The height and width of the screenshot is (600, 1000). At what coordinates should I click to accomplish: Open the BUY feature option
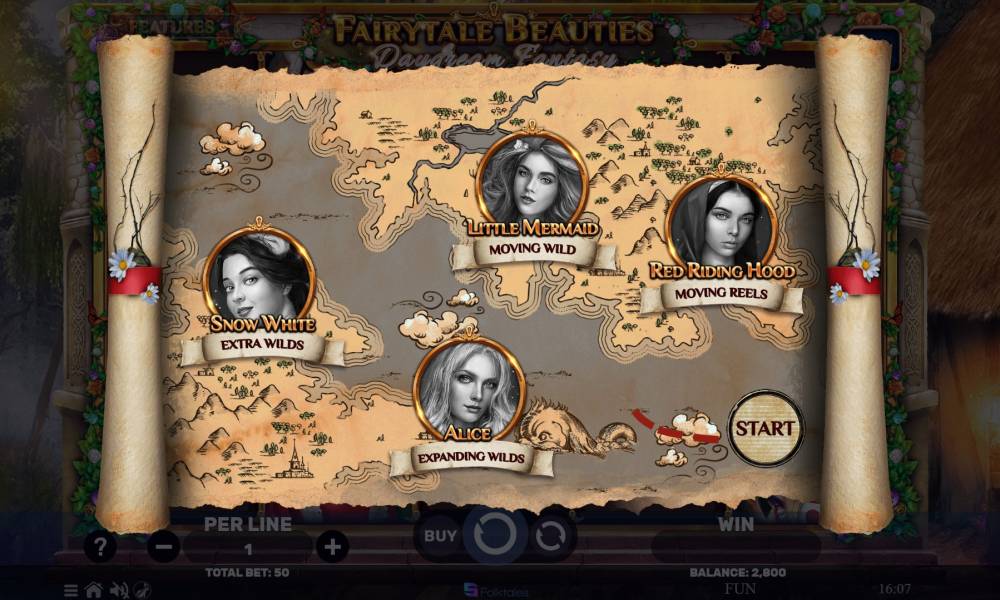tap(440, 536)
